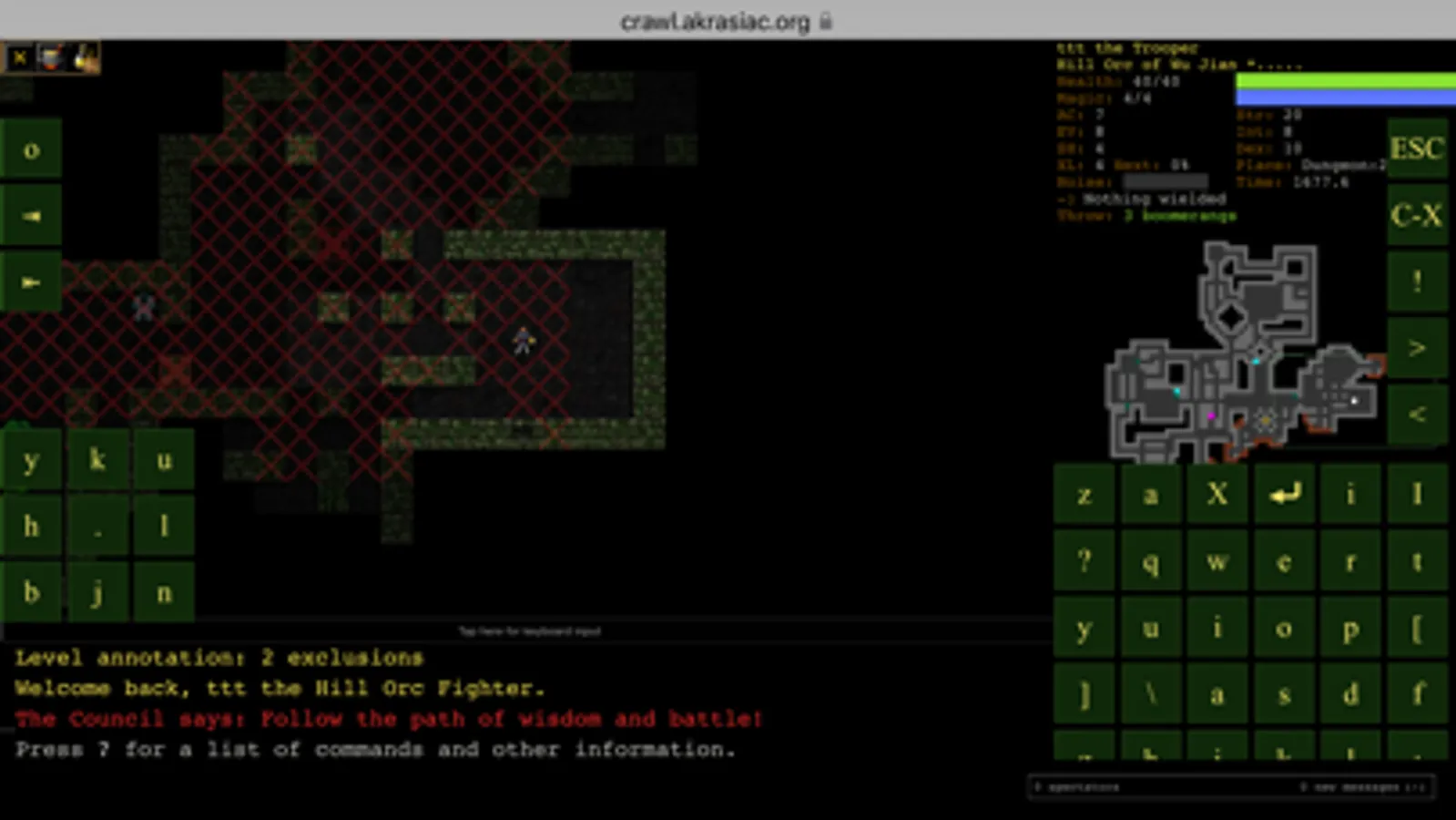Click the yellow X action icon in top toolbar
This screenshot has width=1456, height=820.
(18, 57)
